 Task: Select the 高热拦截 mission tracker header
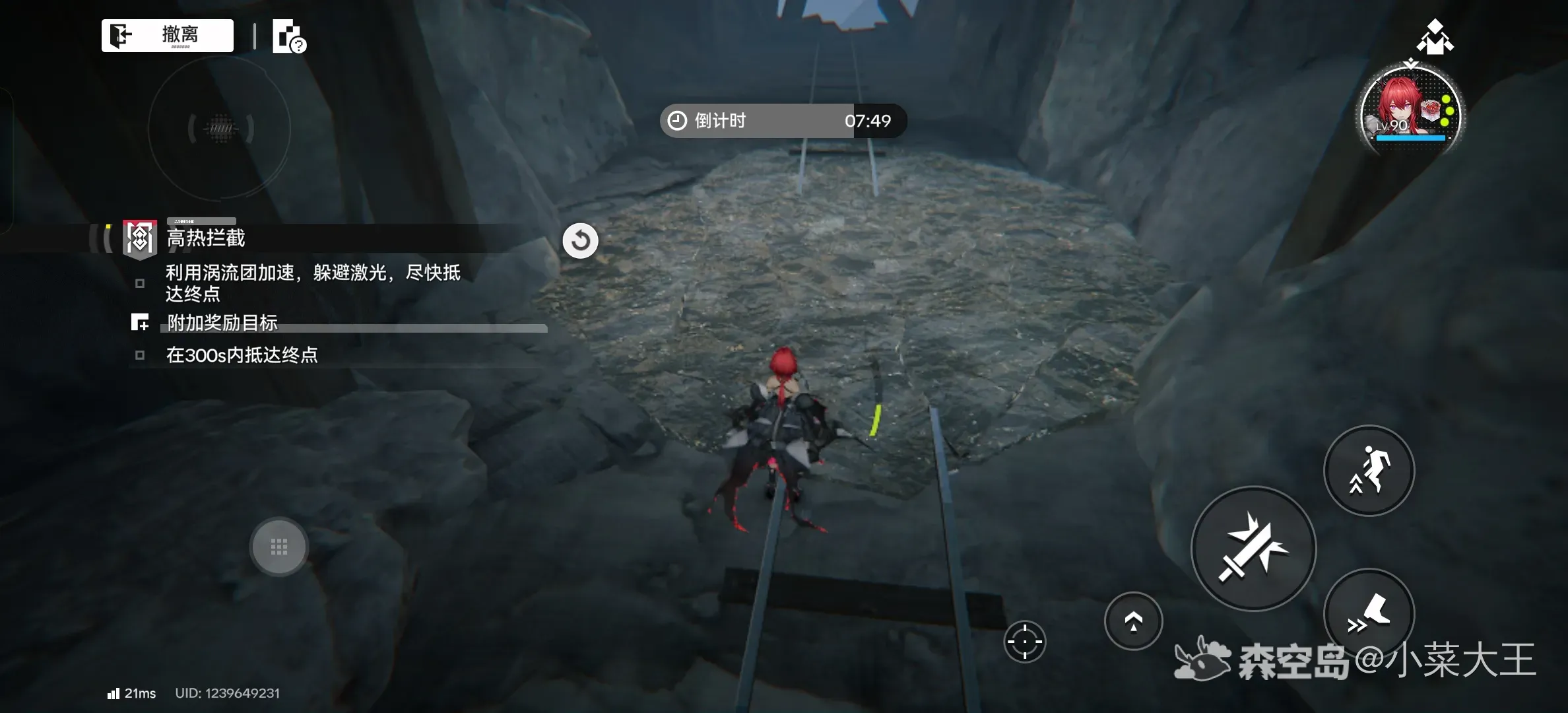coord(206,238)
